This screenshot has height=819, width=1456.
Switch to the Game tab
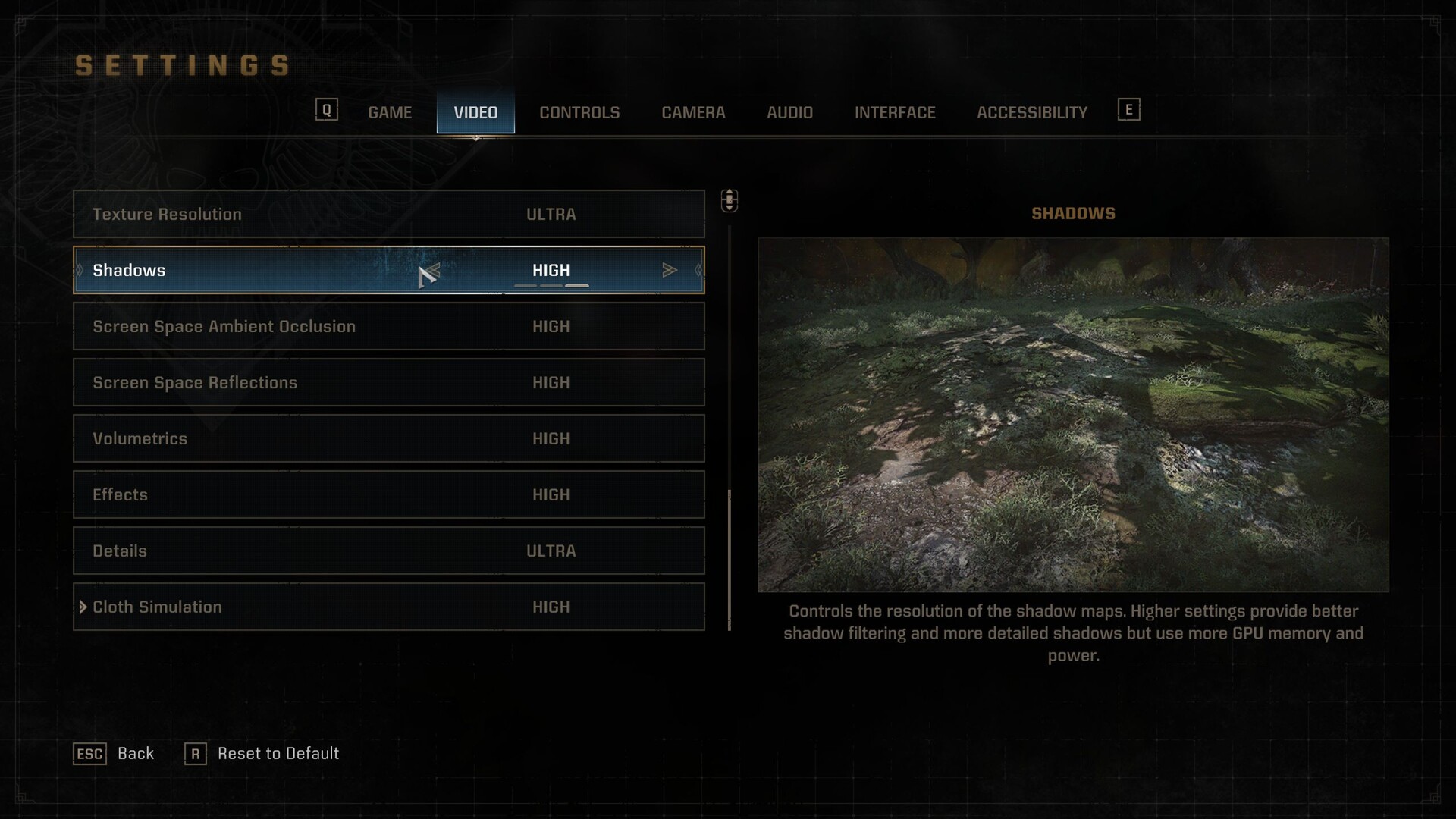pyautogui.click(x=390, y=112)
